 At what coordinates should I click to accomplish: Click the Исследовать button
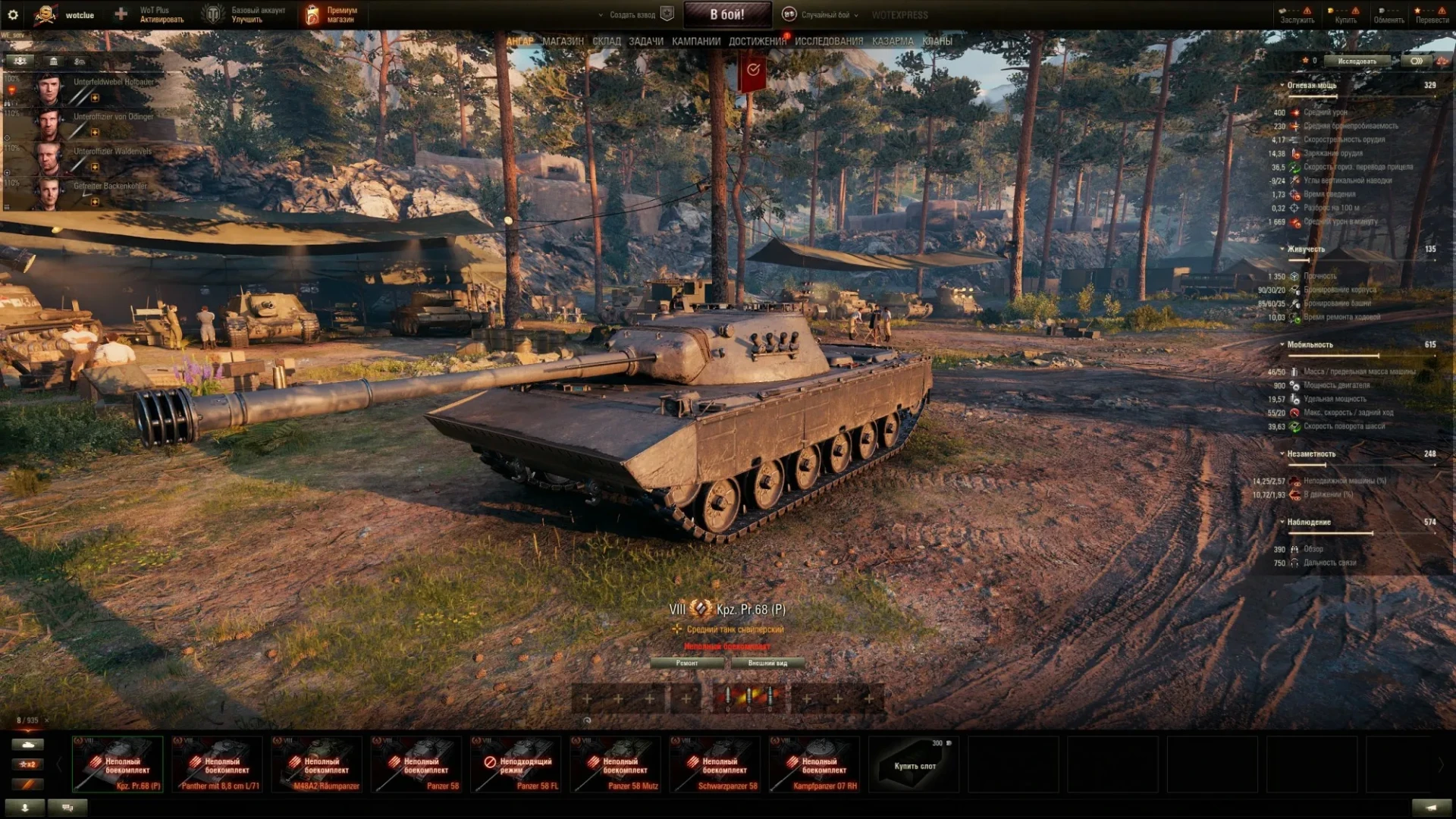click(1357, 61)
